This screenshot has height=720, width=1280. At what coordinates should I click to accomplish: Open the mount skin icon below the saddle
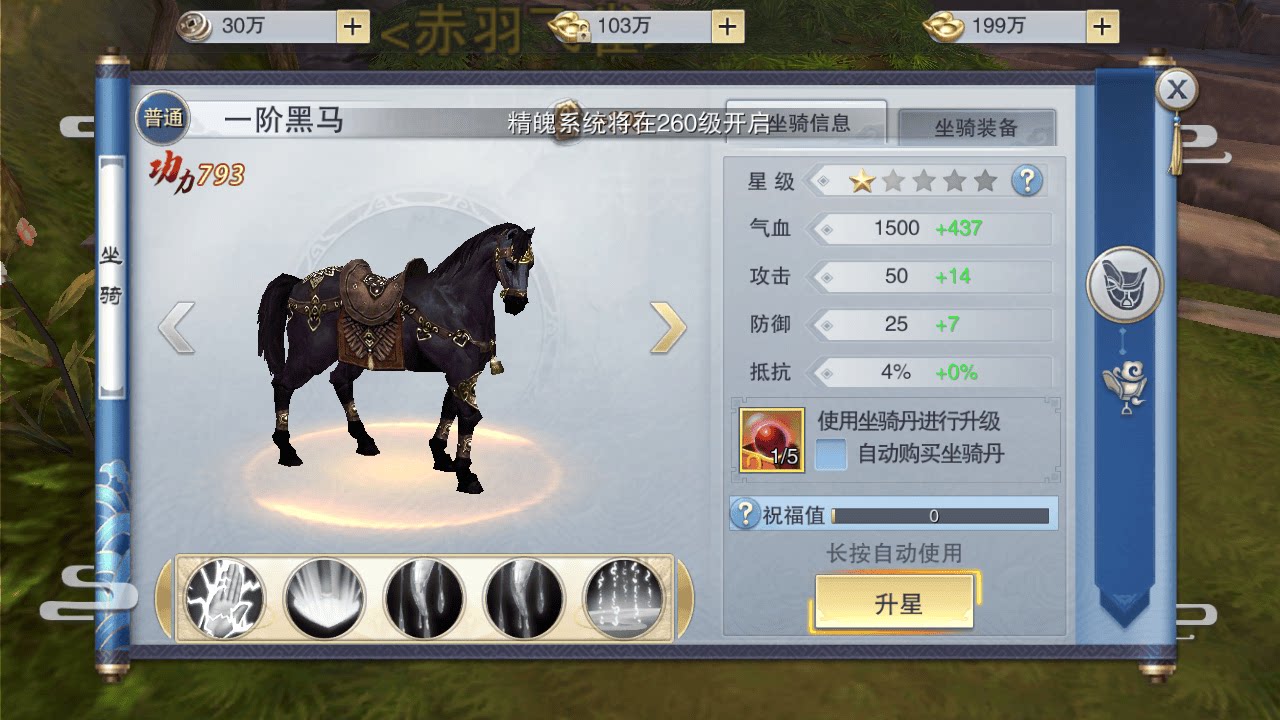(x=1124, y=382)
